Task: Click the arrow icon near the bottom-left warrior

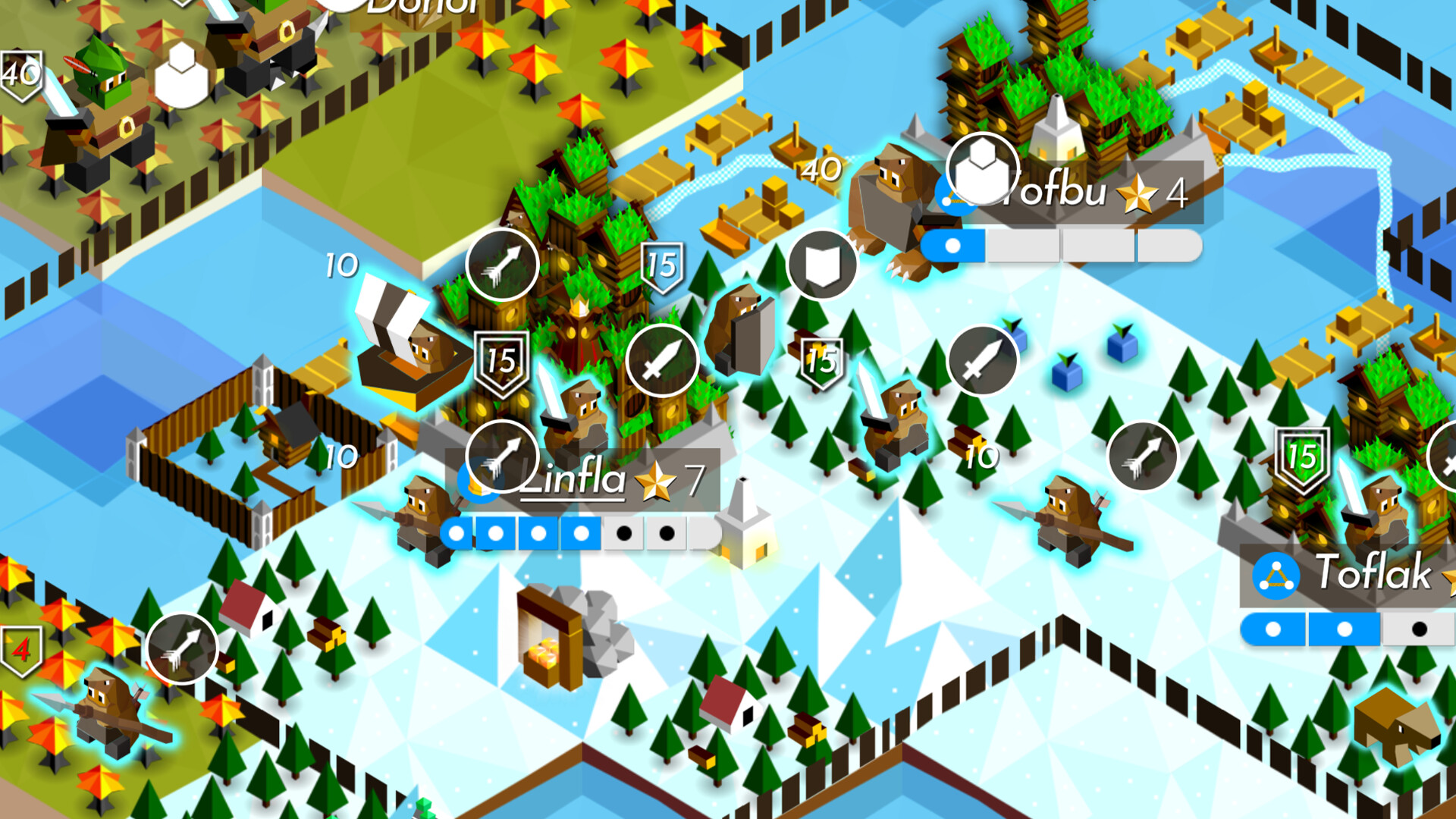Action: pyautogui.click(x=182, y=648)
